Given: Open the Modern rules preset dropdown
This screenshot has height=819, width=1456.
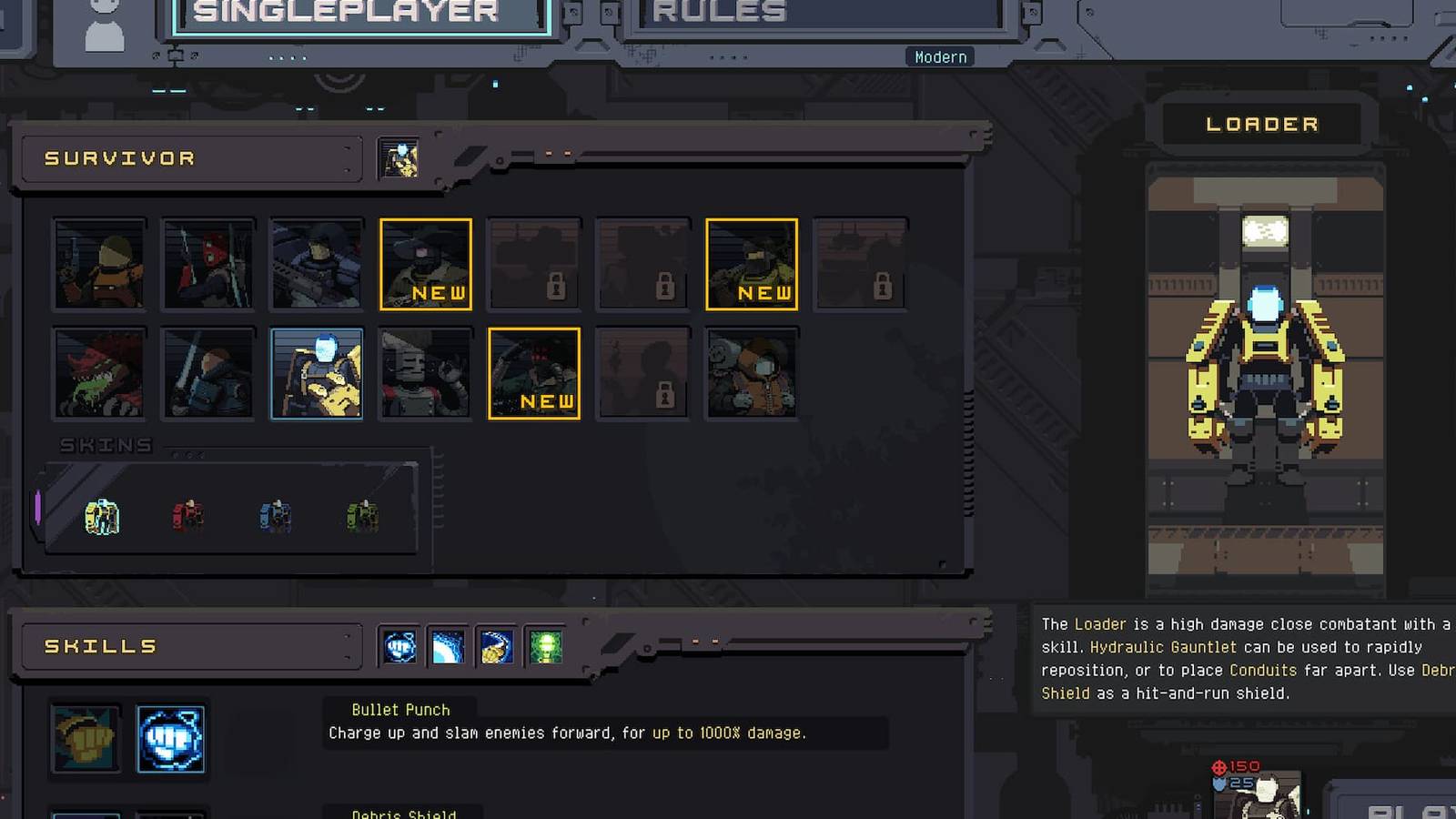Looking at the screenshot, I should (941, 56).
